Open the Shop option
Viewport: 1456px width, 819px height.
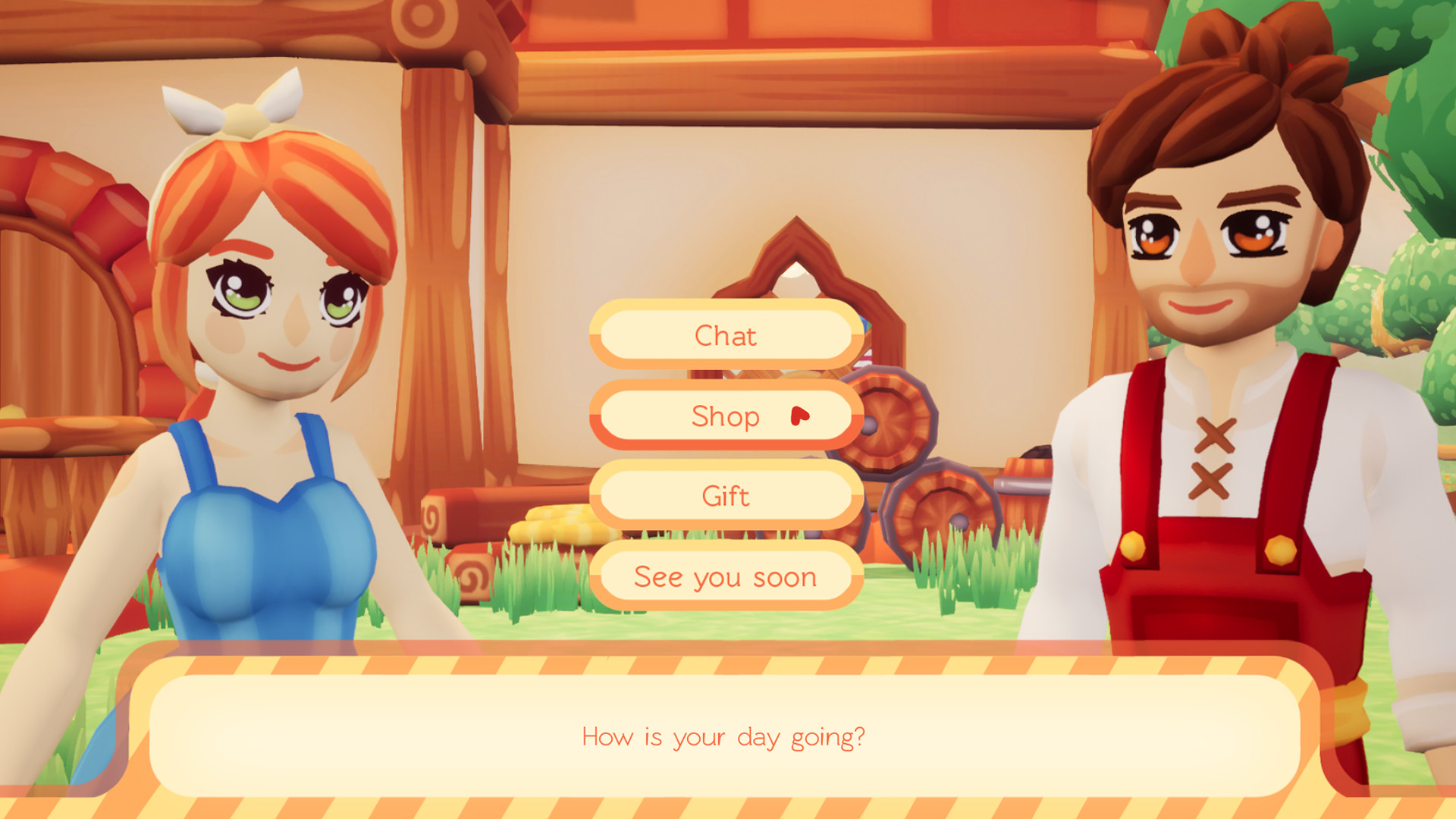(726, 416)
